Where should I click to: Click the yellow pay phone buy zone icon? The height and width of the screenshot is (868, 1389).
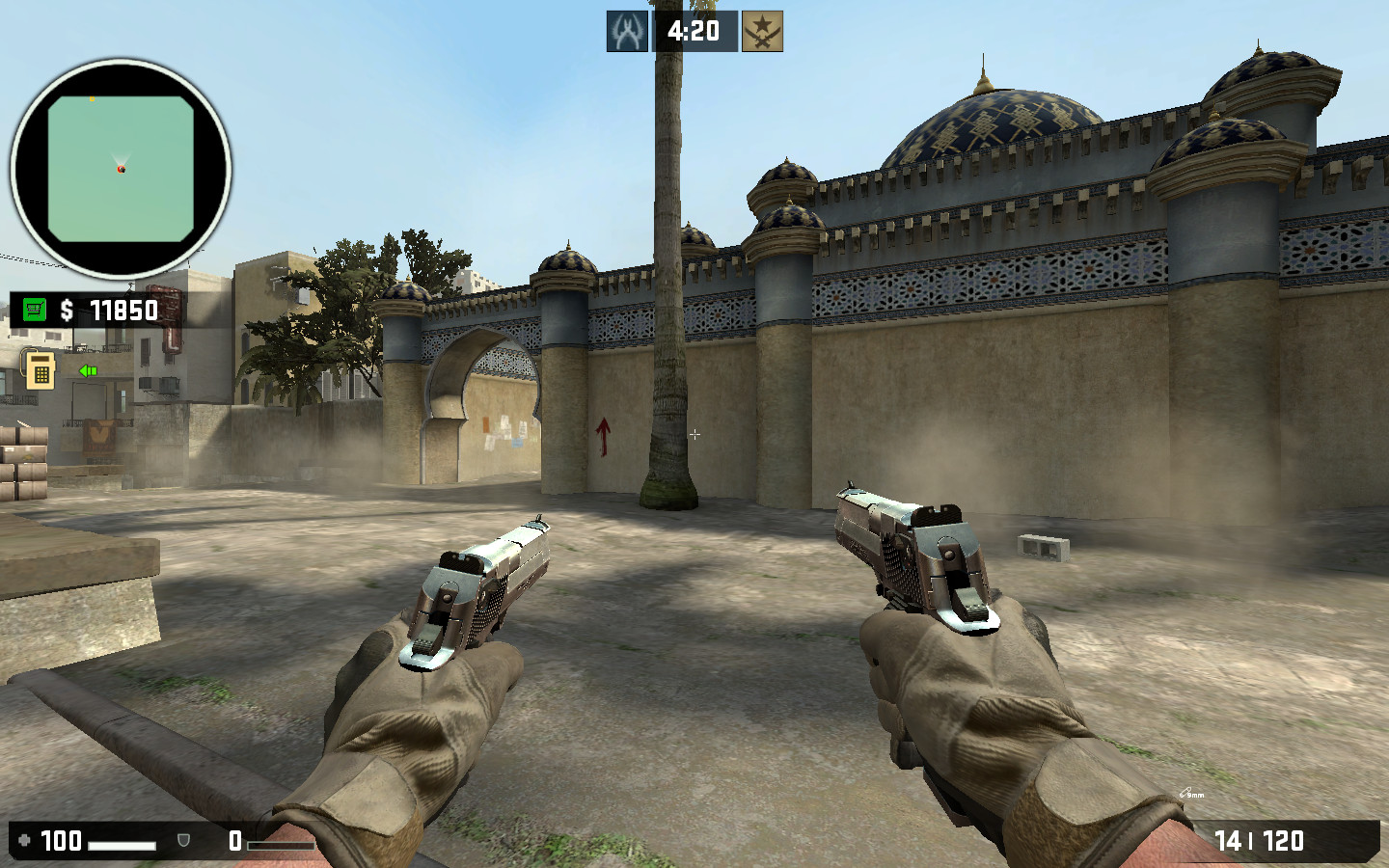(x=39, y=369)
